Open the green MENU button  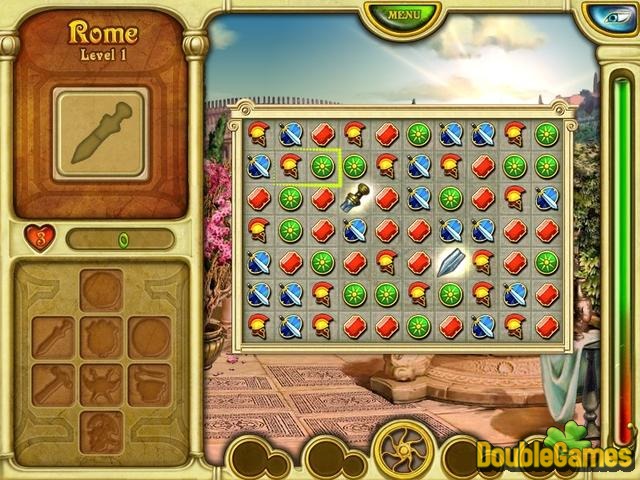[403, 16]
